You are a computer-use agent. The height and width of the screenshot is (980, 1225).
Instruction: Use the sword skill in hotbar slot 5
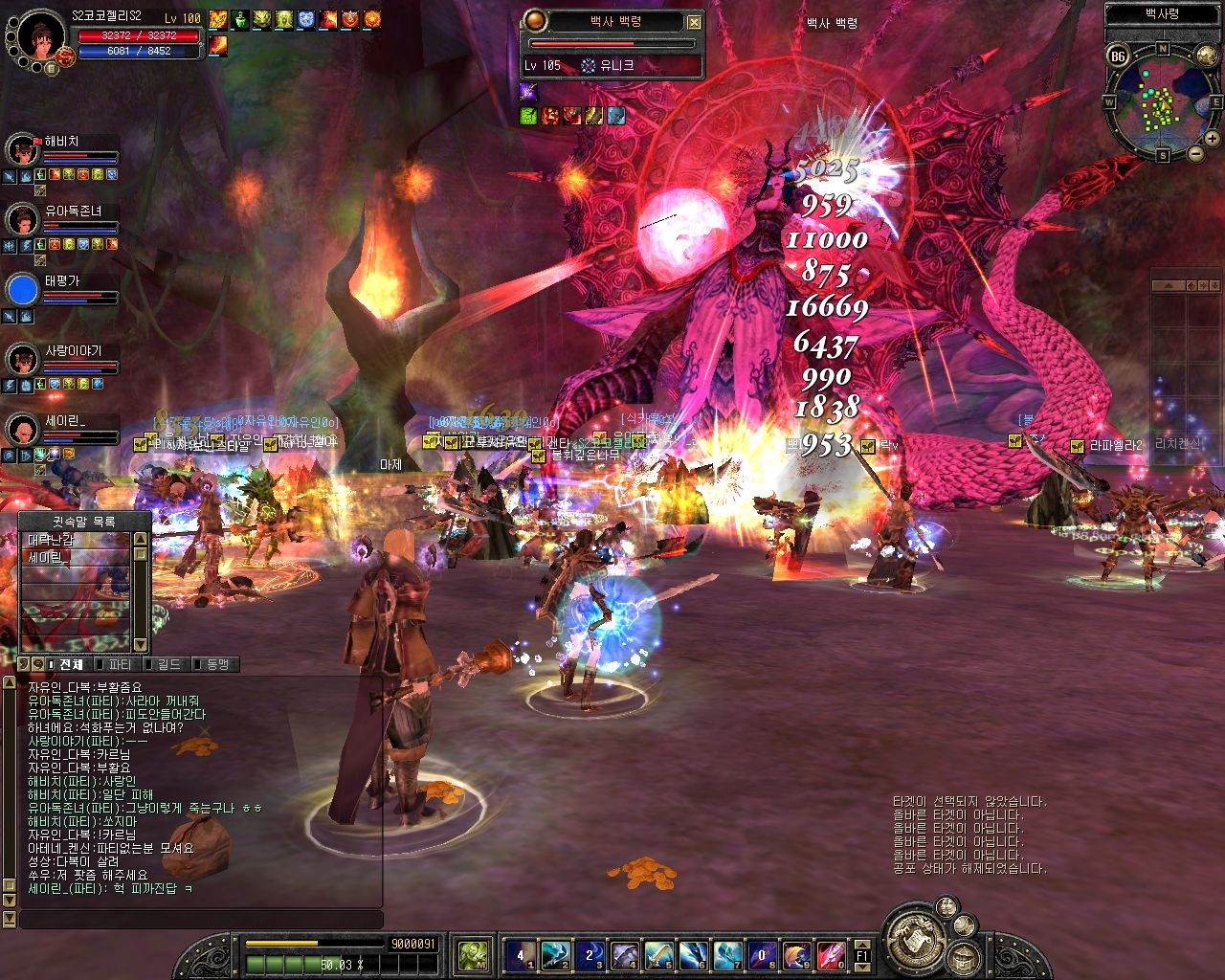click(658, 954)
